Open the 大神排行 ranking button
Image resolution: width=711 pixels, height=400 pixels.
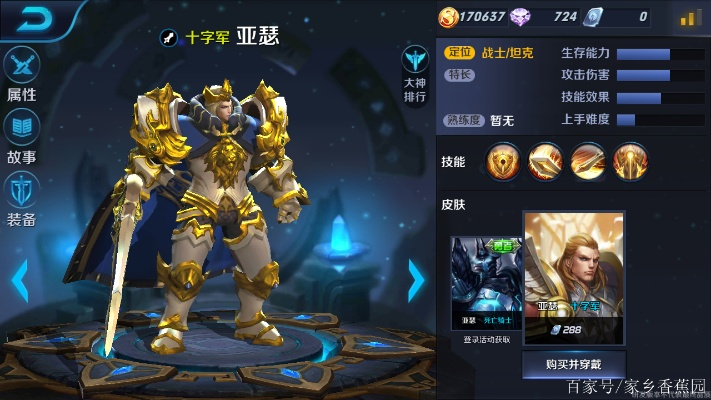(415, 74)
